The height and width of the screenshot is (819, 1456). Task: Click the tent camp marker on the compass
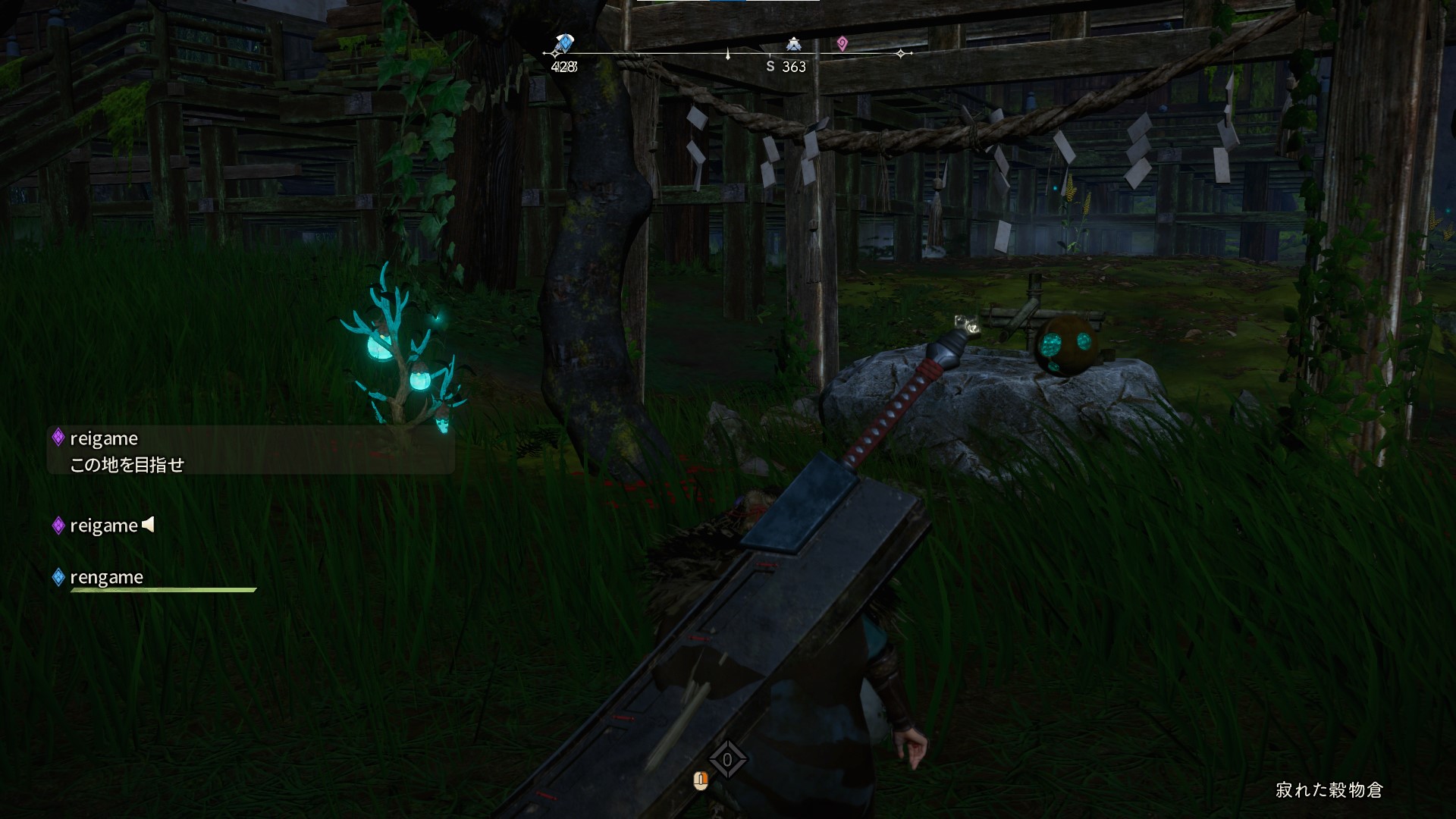[793, 44]
